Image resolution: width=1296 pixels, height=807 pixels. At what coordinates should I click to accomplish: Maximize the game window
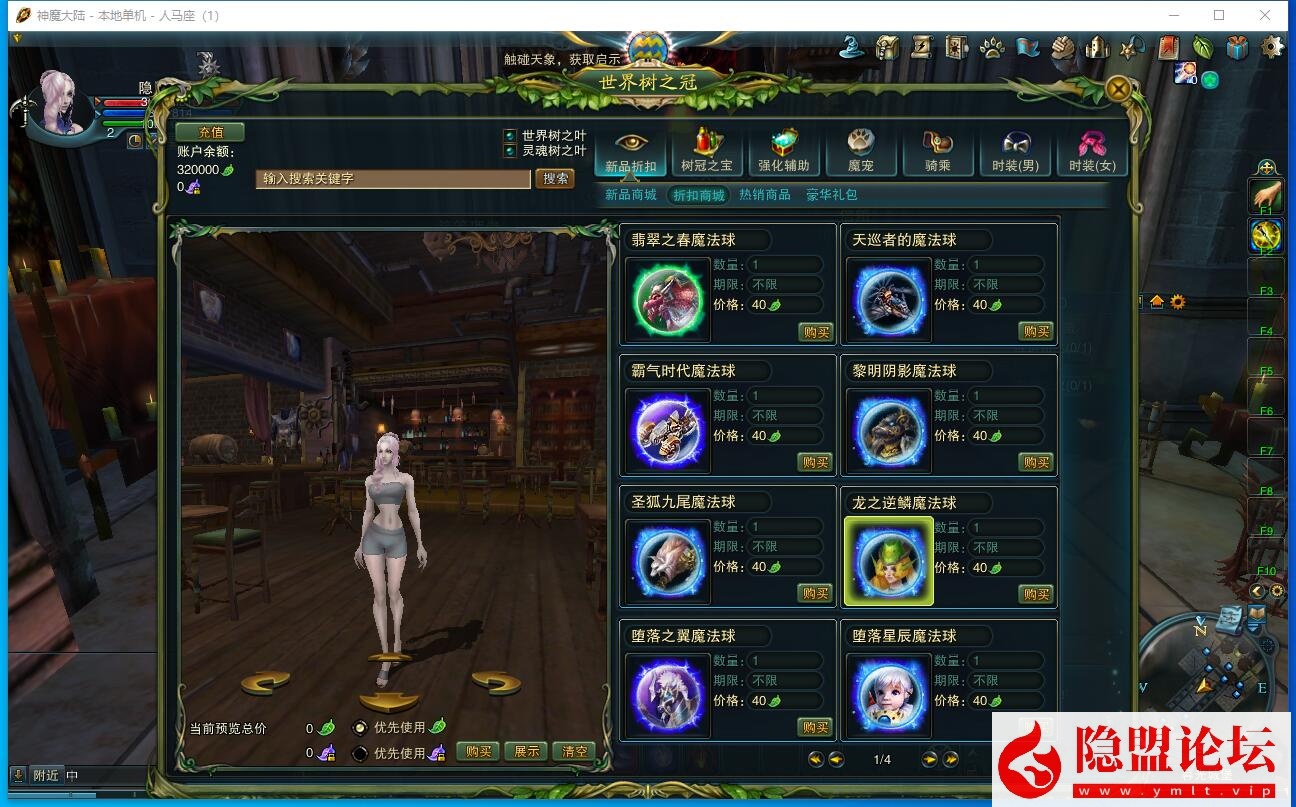pos(1219,15)
